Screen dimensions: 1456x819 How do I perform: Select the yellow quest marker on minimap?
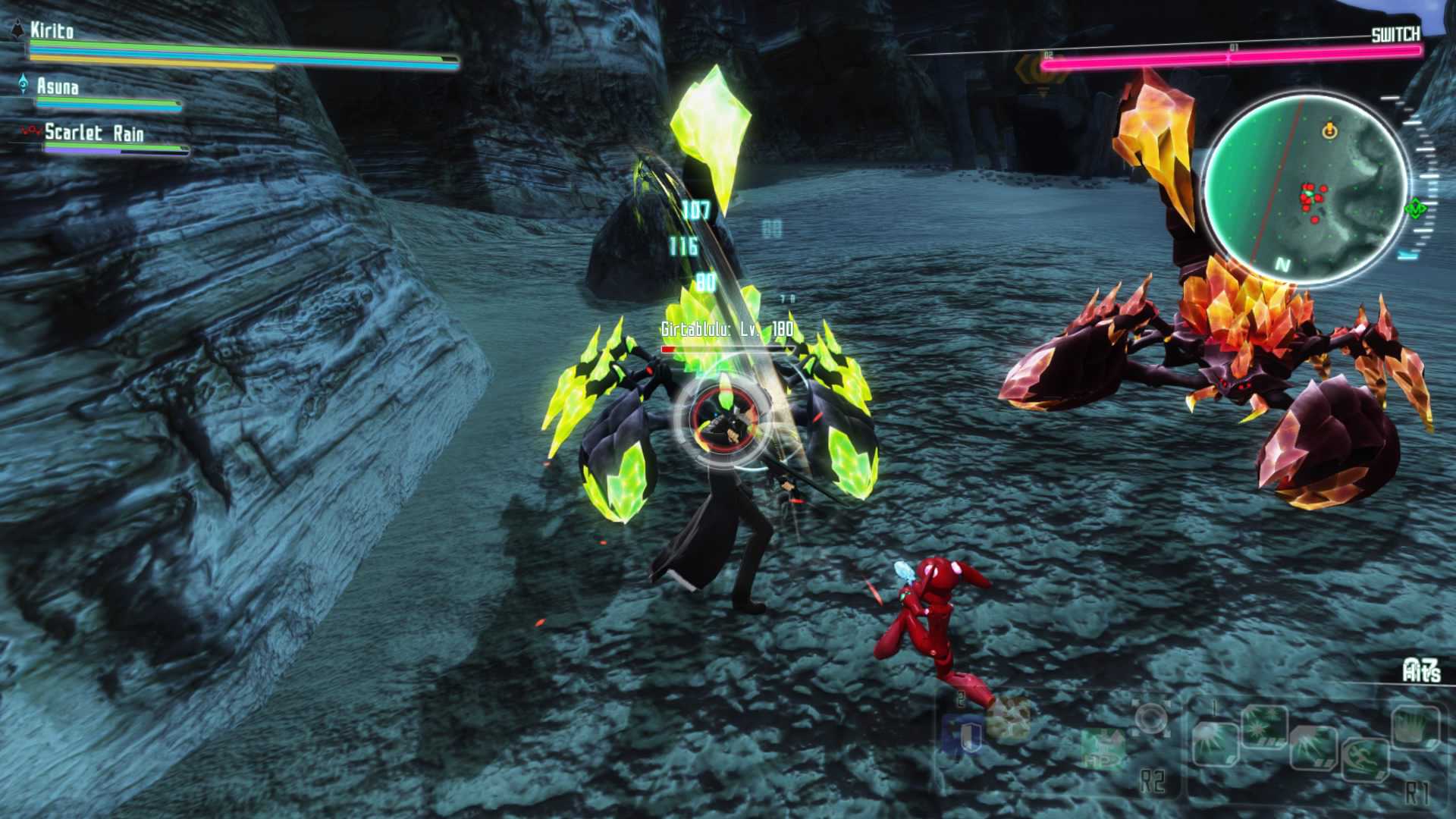[1329, 131]
